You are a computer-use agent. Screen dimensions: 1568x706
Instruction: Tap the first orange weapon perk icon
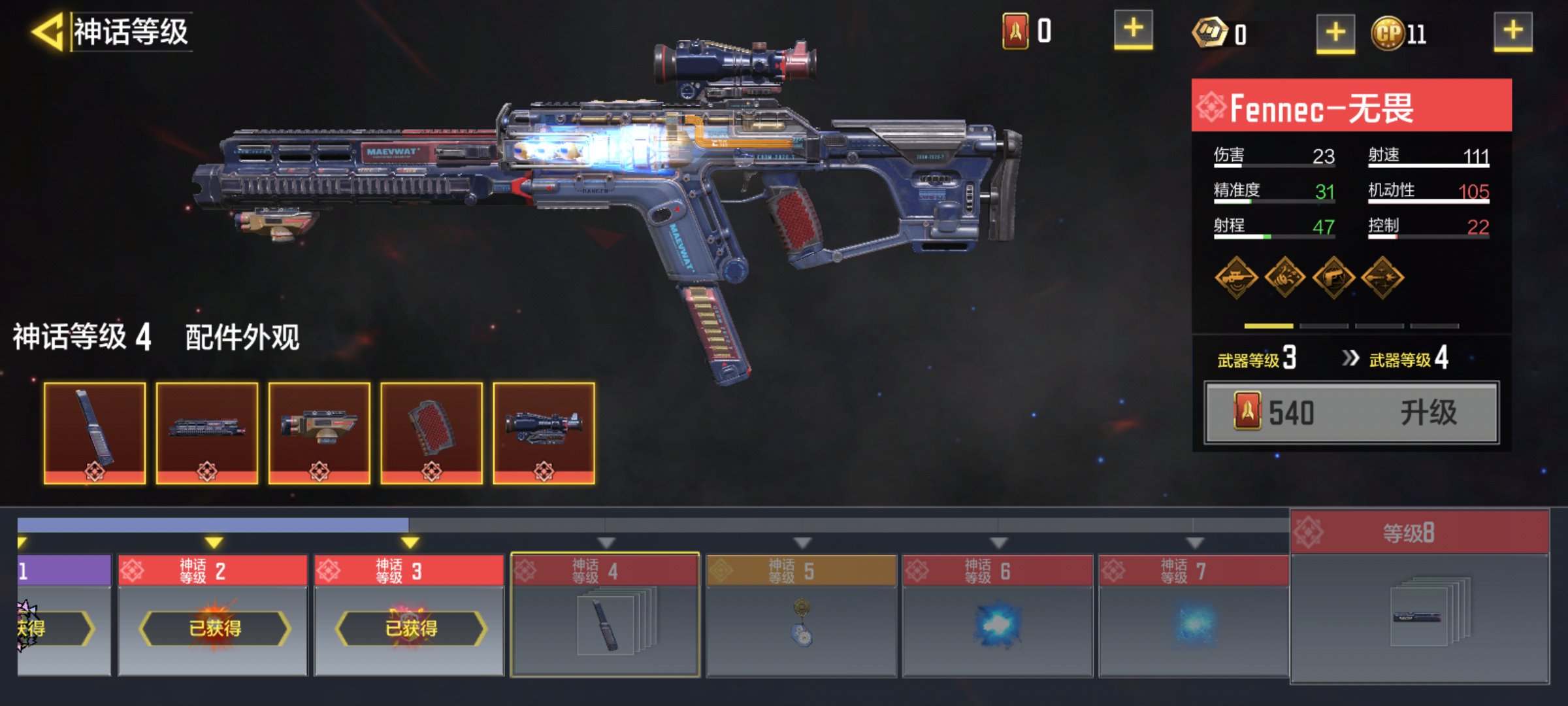1236,278
